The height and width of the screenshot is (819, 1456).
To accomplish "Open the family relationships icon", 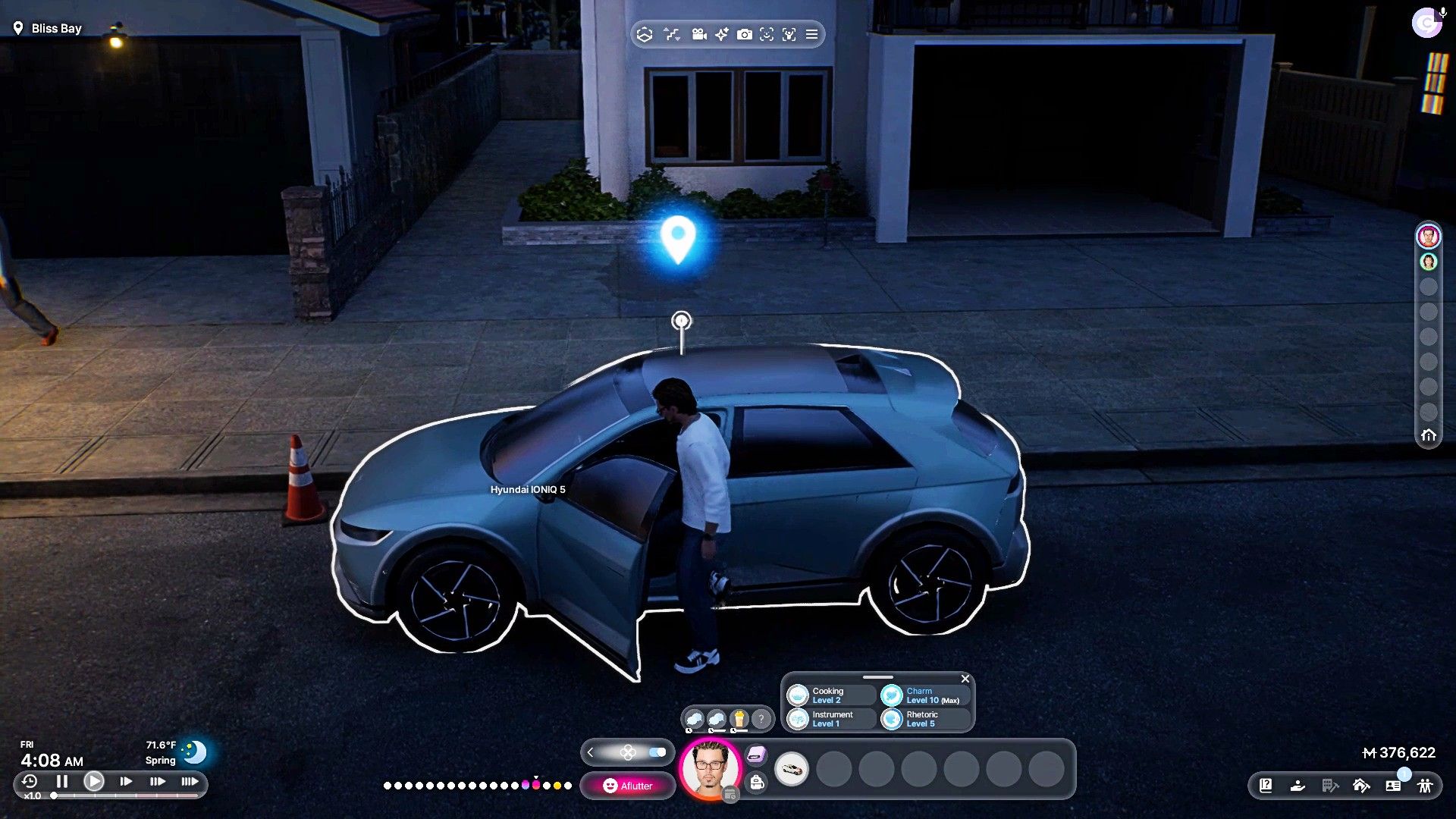I will (1425, 786).
